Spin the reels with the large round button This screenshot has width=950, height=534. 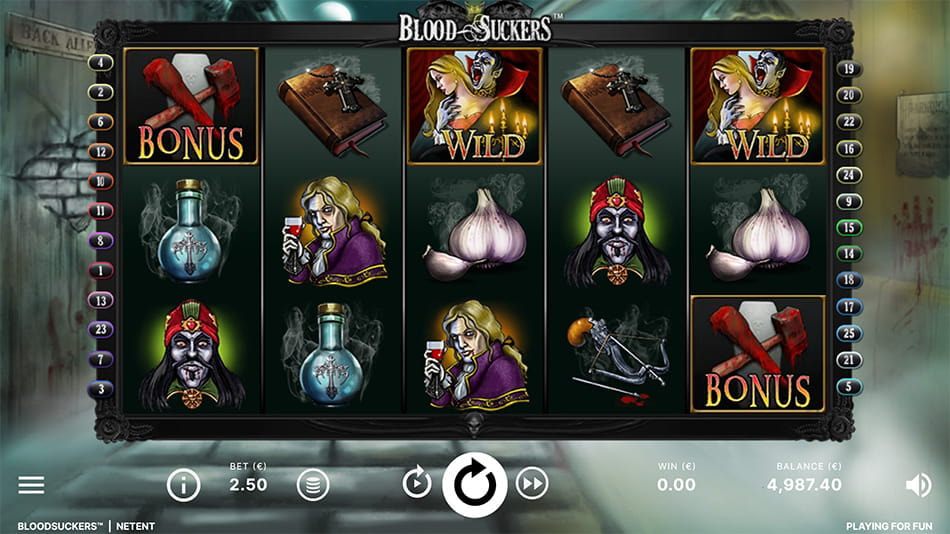pos(475,485)
